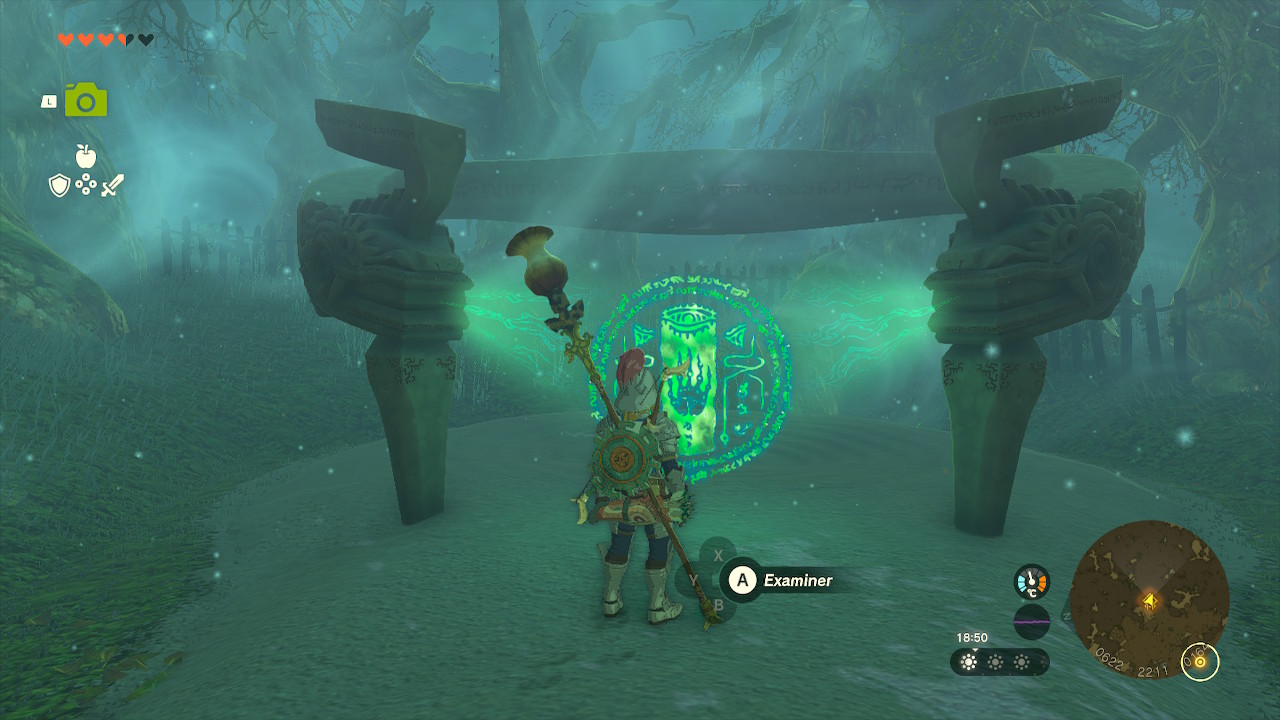Click the yellow sensor icon beside the minimap
Image resolution: width=1280 pixels, height=720 pixels.
[x=1200, y=661]
